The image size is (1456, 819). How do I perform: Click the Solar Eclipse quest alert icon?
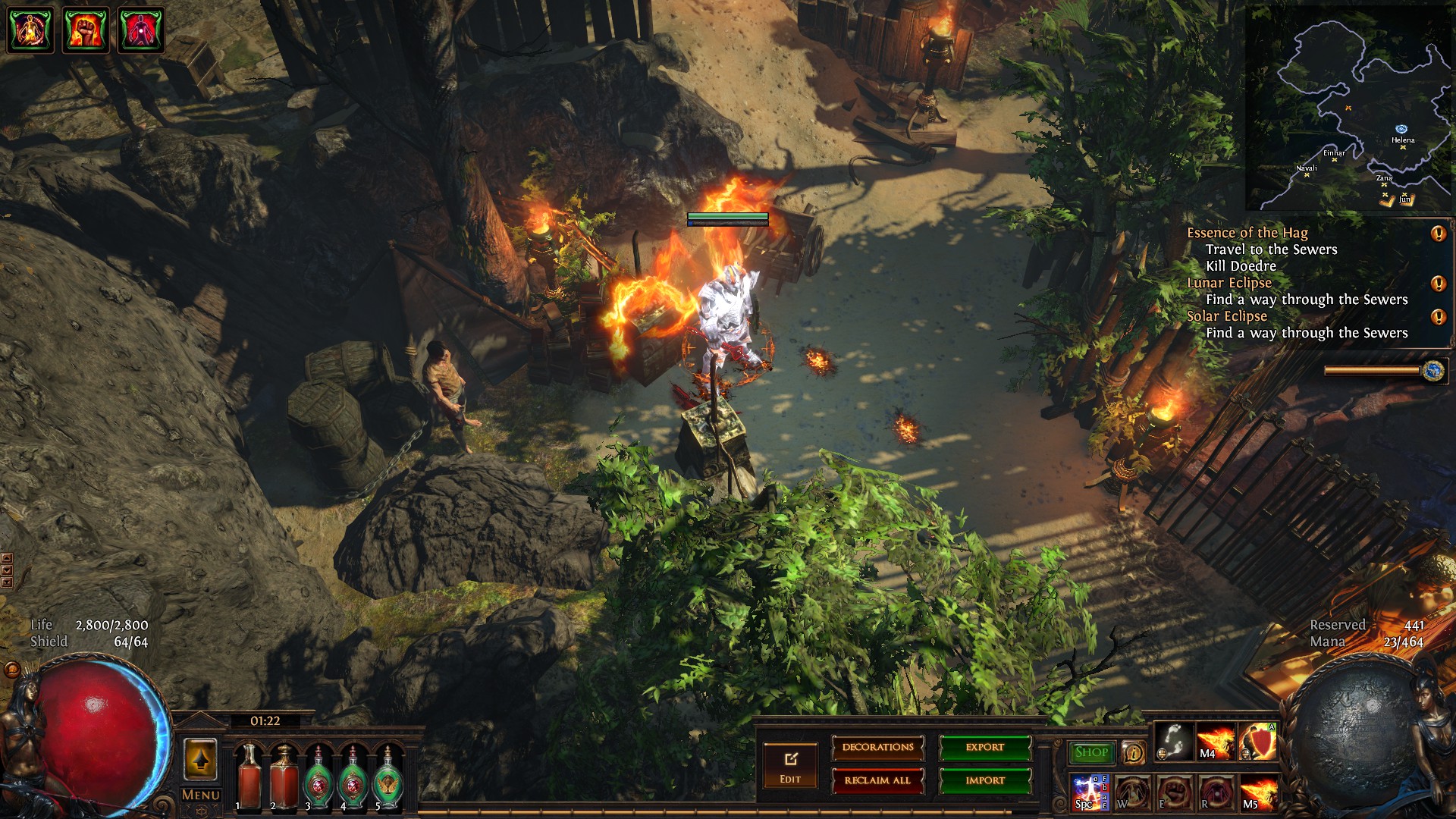tap(1438, 317)
